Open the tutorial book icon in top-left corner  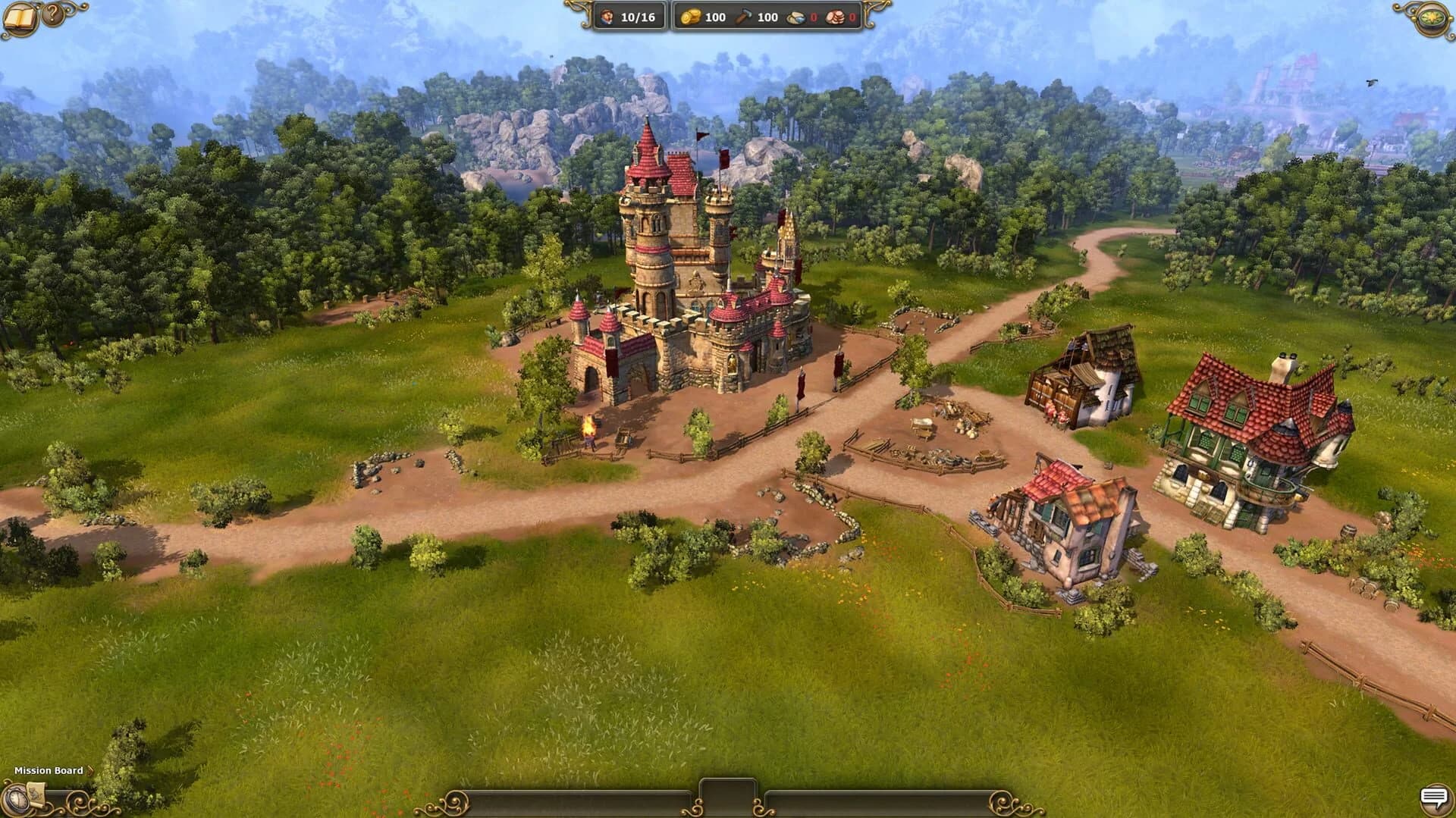(20, 17)
